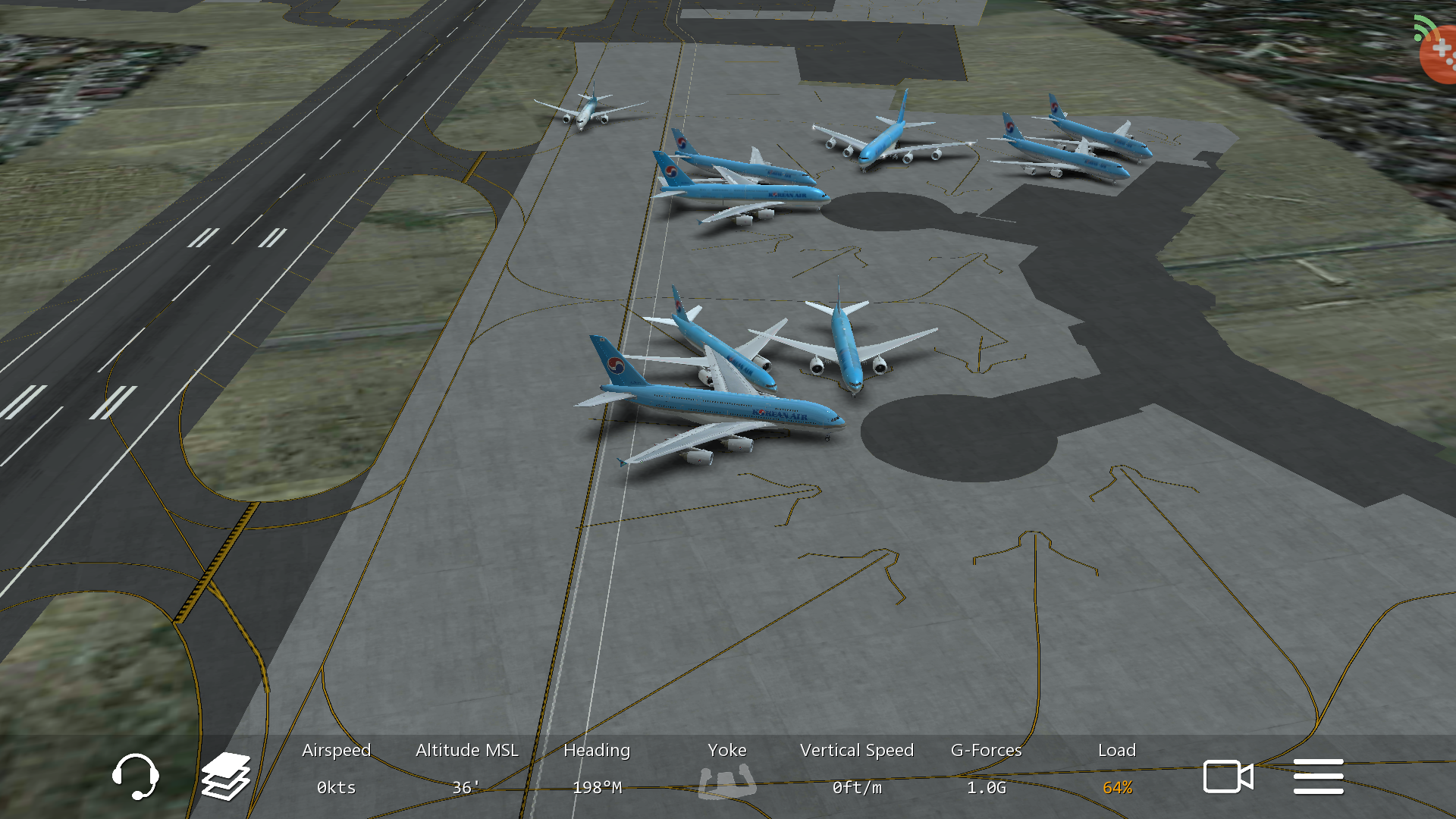Viewport: 1456px width, 819px height.
Task: Switch views with the camera icon
Action: 1228,777
